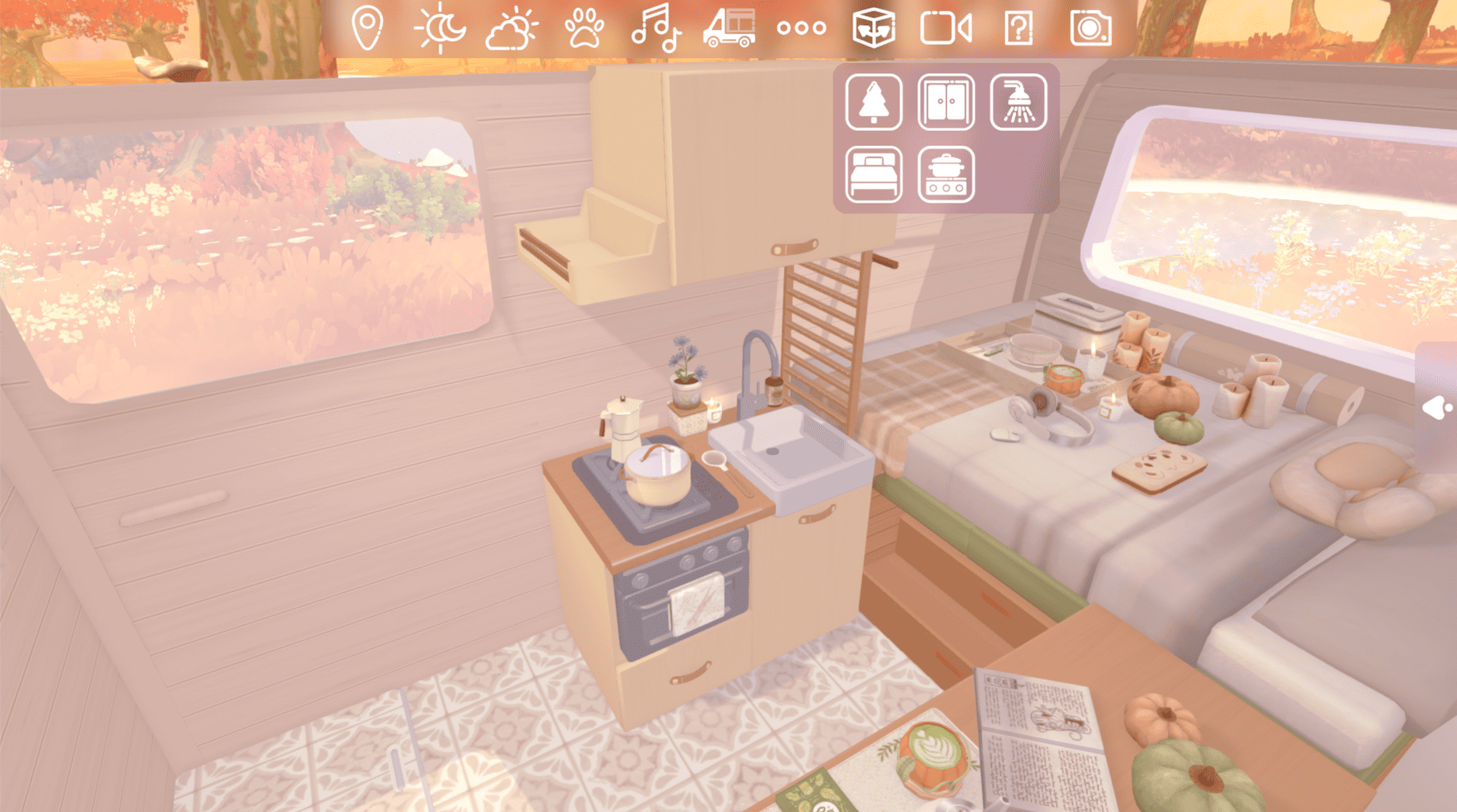
Task: Open the three dots more options menu
Action: tap(801, 27)
